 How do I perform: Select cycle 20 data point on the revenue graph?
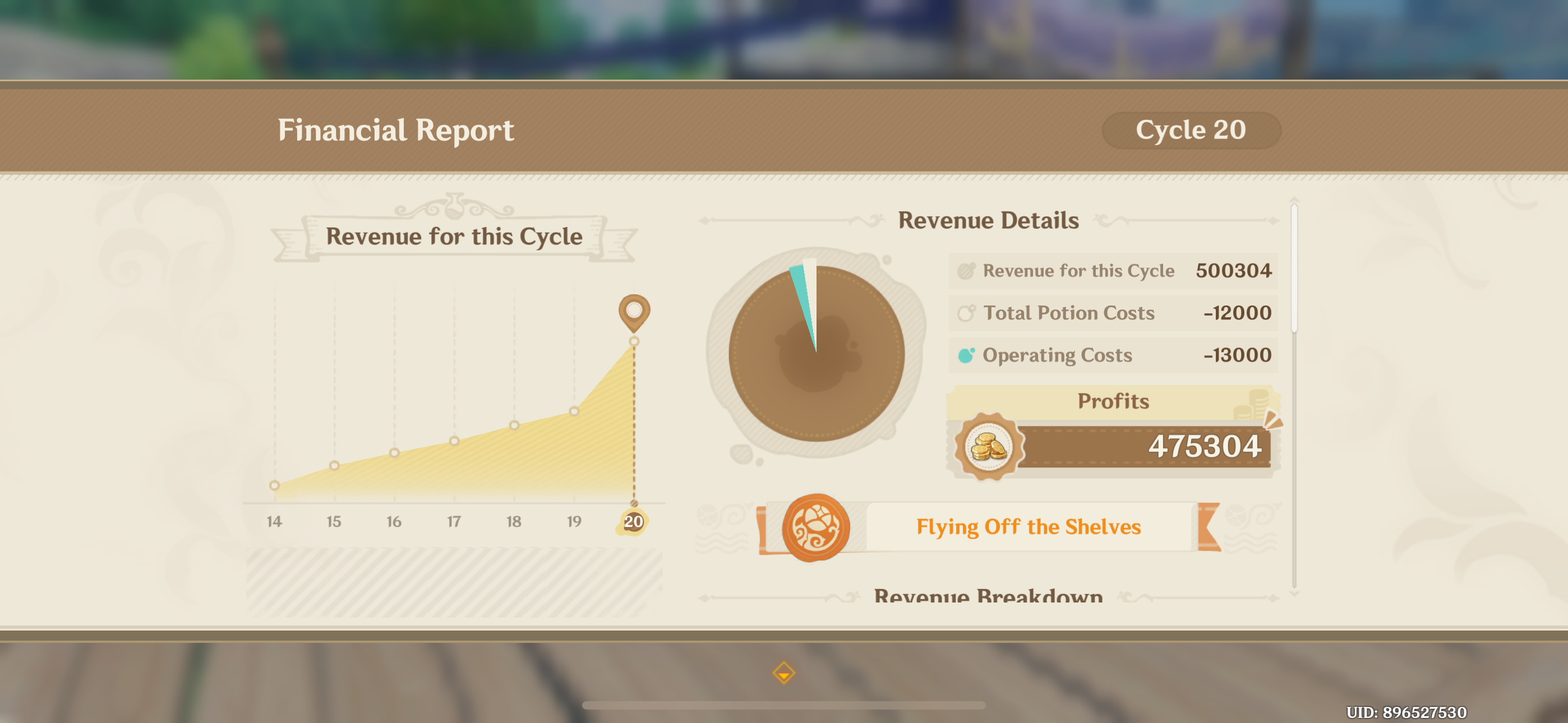[x=634, y=342]
